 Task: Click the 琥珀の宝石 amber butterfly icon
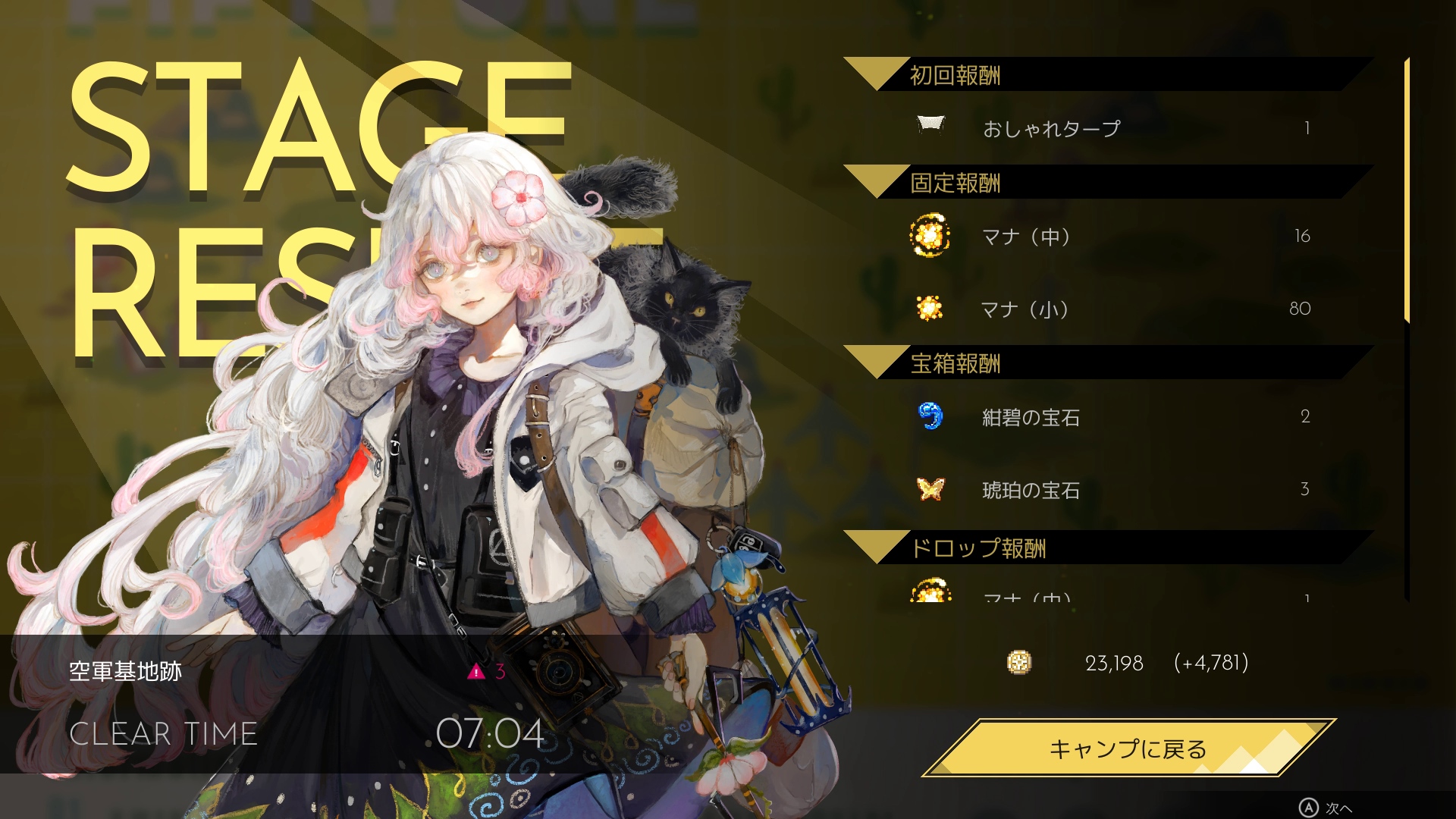[931, 491]
